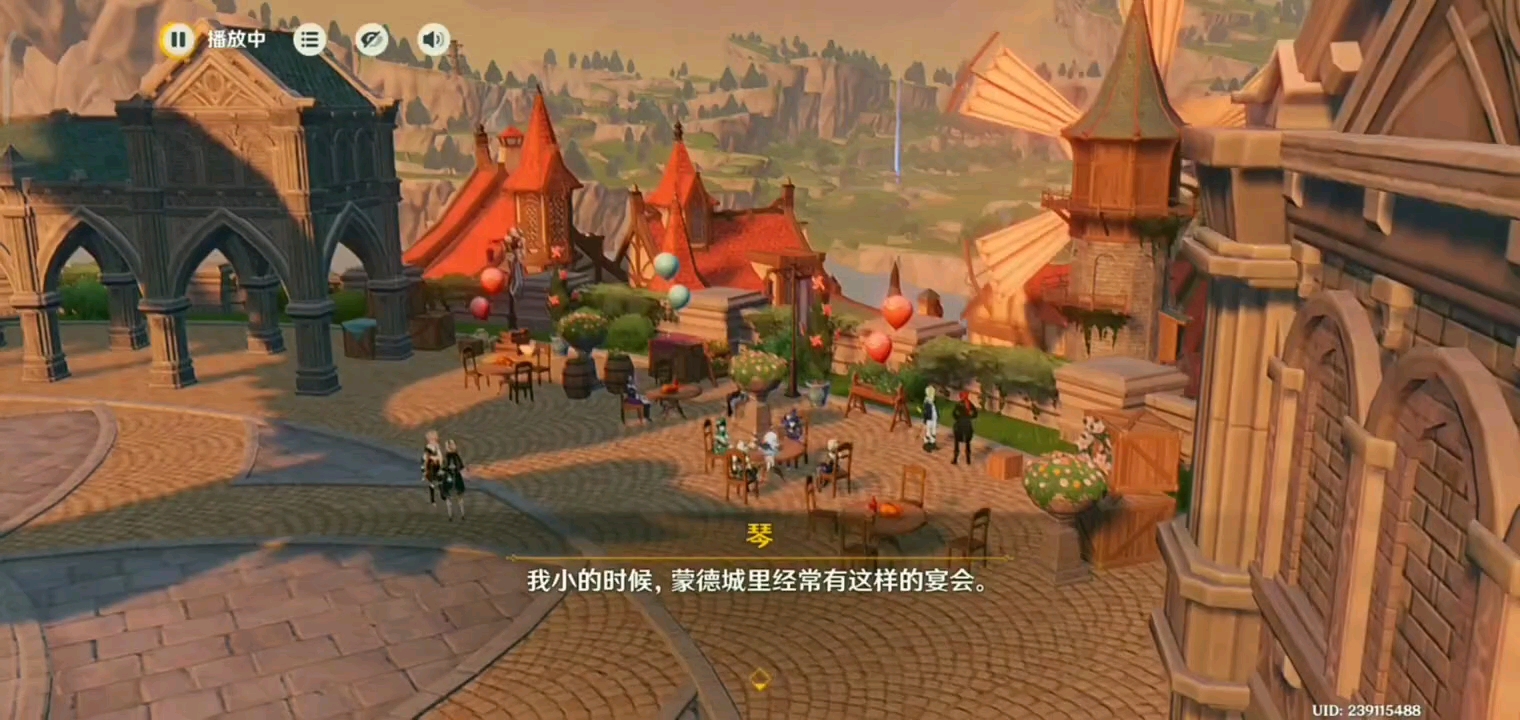Viewport: 1520px width, 720px height.
Task: Toggle UI visibility with the crossed-eye icon
Action: 370,39
